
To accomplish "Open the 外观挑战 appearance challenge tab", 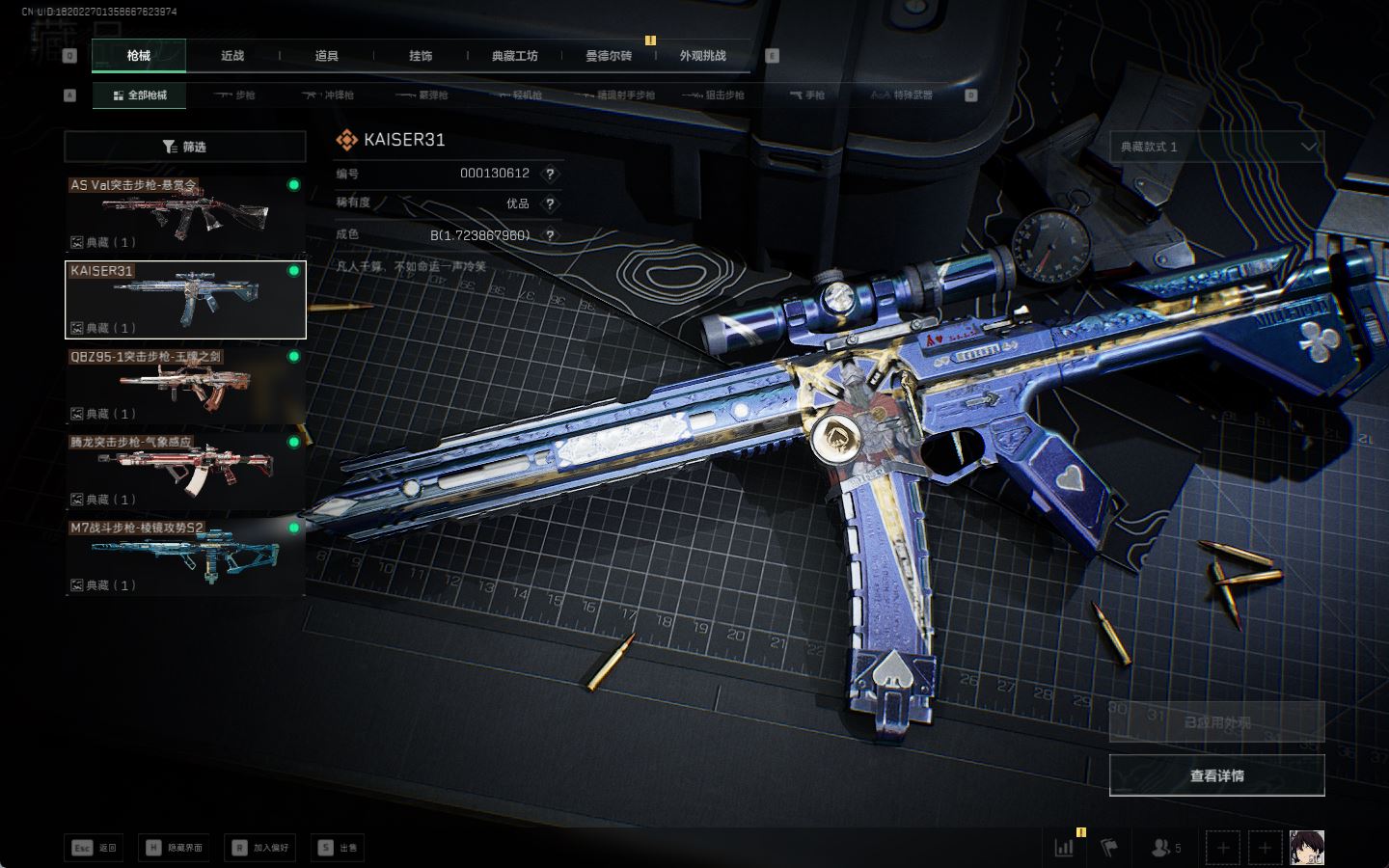I will (x=702, y=56).
